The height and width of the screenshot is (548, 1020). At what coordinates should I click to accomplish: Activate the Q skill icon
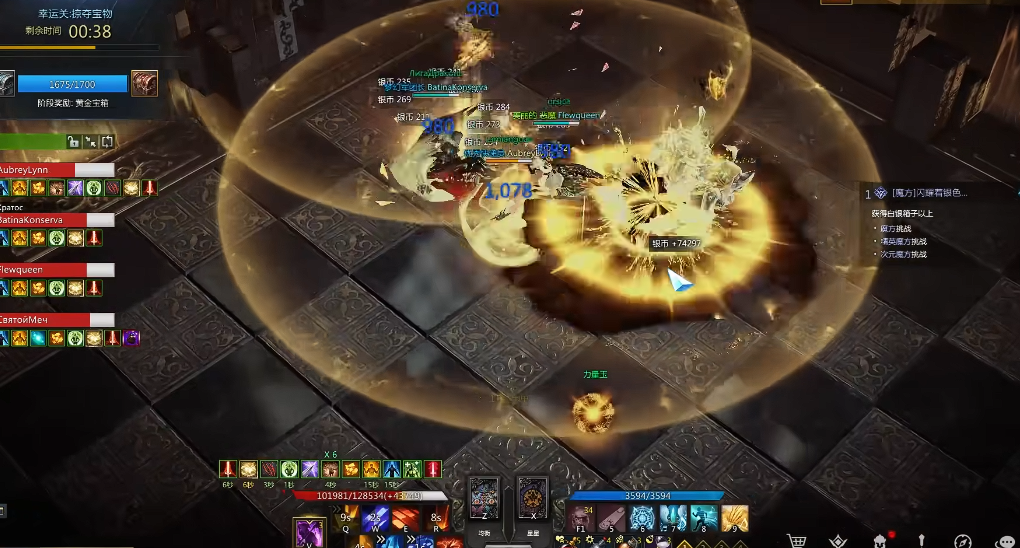[346, 517]
